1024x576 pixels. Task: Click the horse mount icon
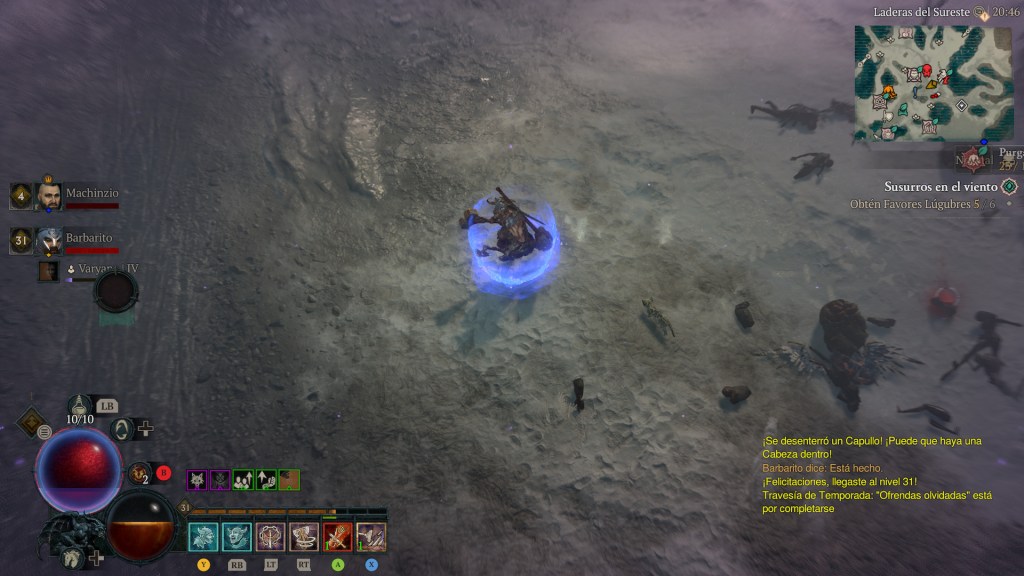(73, 558)
